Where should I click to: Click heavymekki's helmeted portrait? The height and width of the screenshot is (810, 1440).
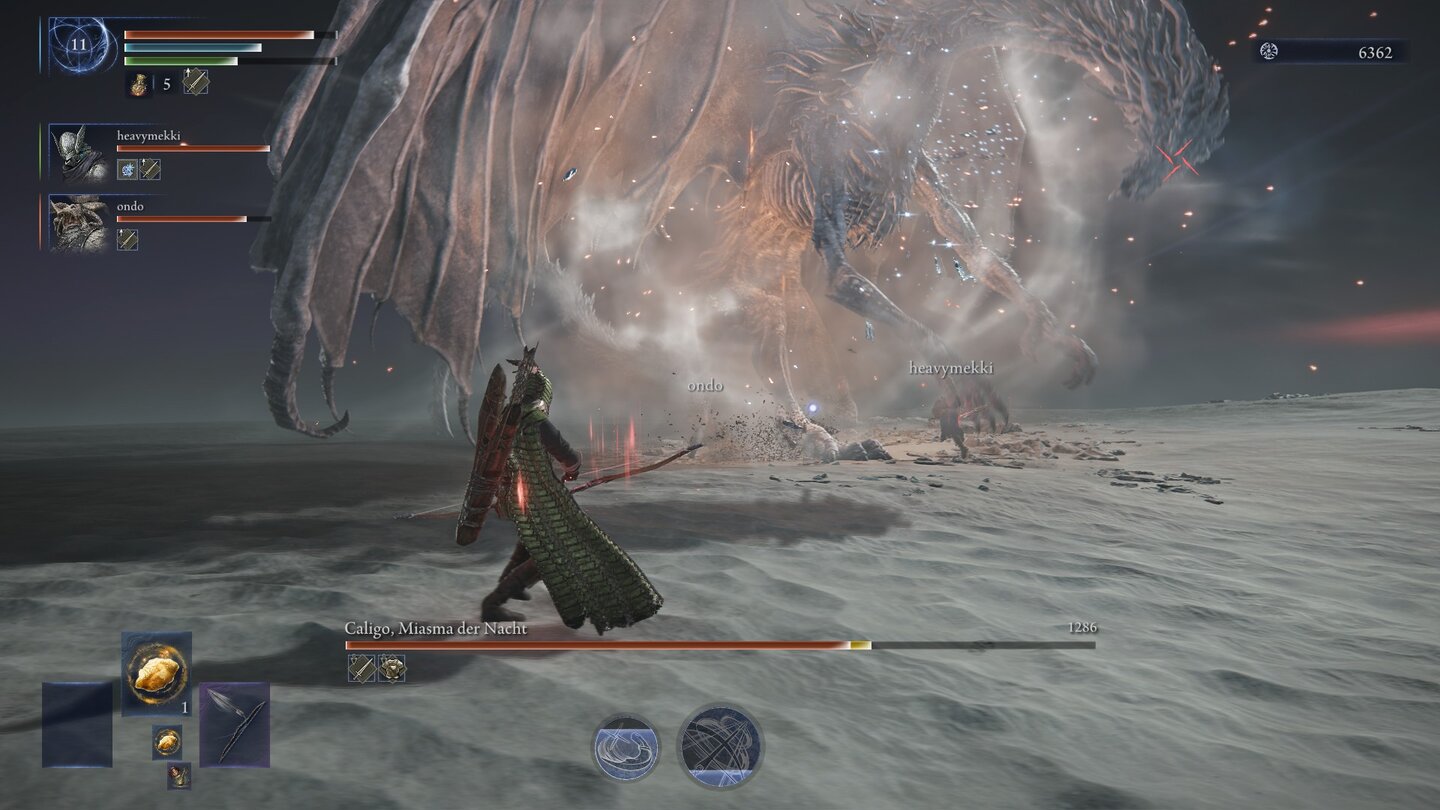click(x=79, y=152)
